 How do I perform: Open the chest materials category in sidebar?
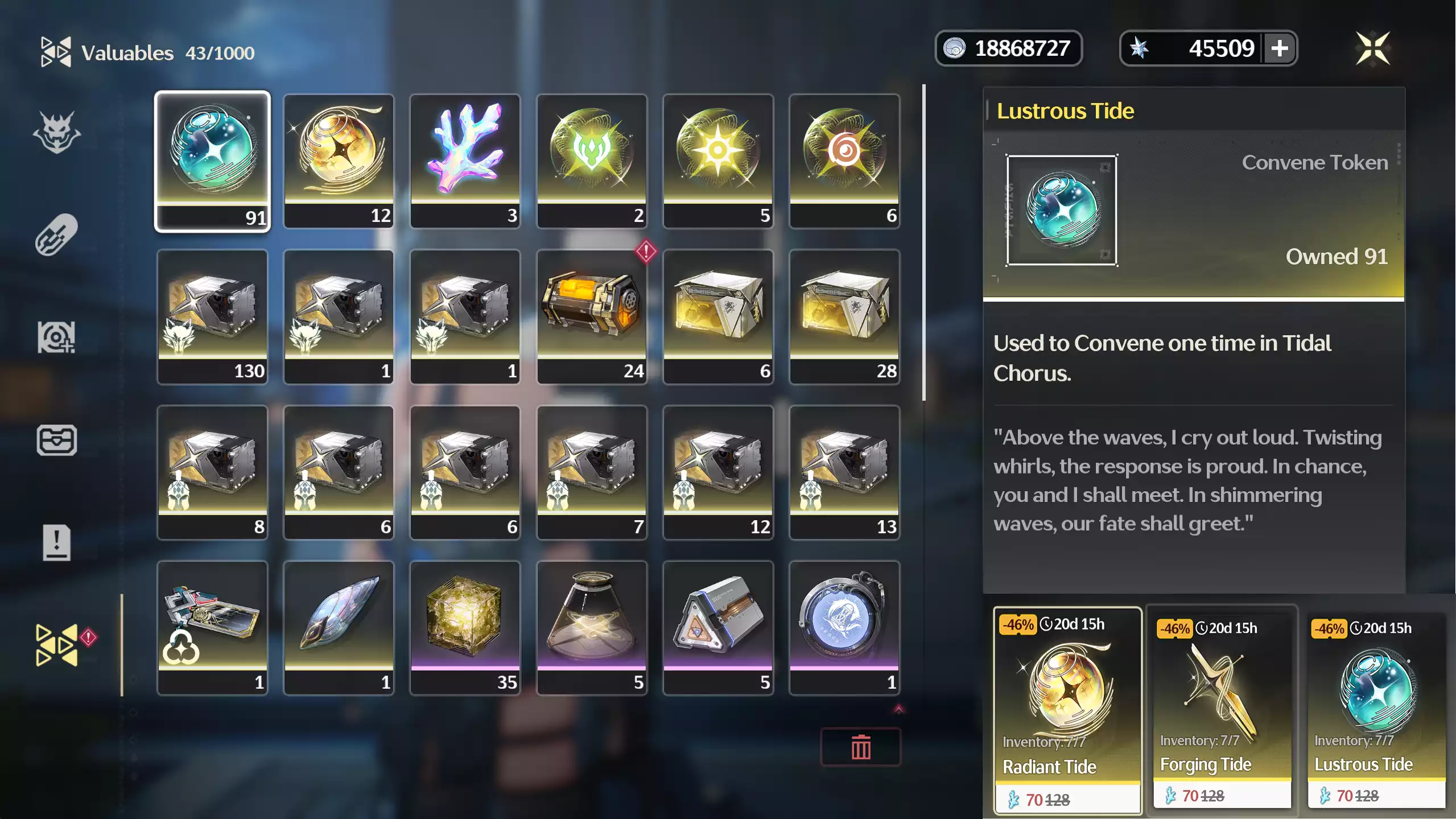point(57,439)
